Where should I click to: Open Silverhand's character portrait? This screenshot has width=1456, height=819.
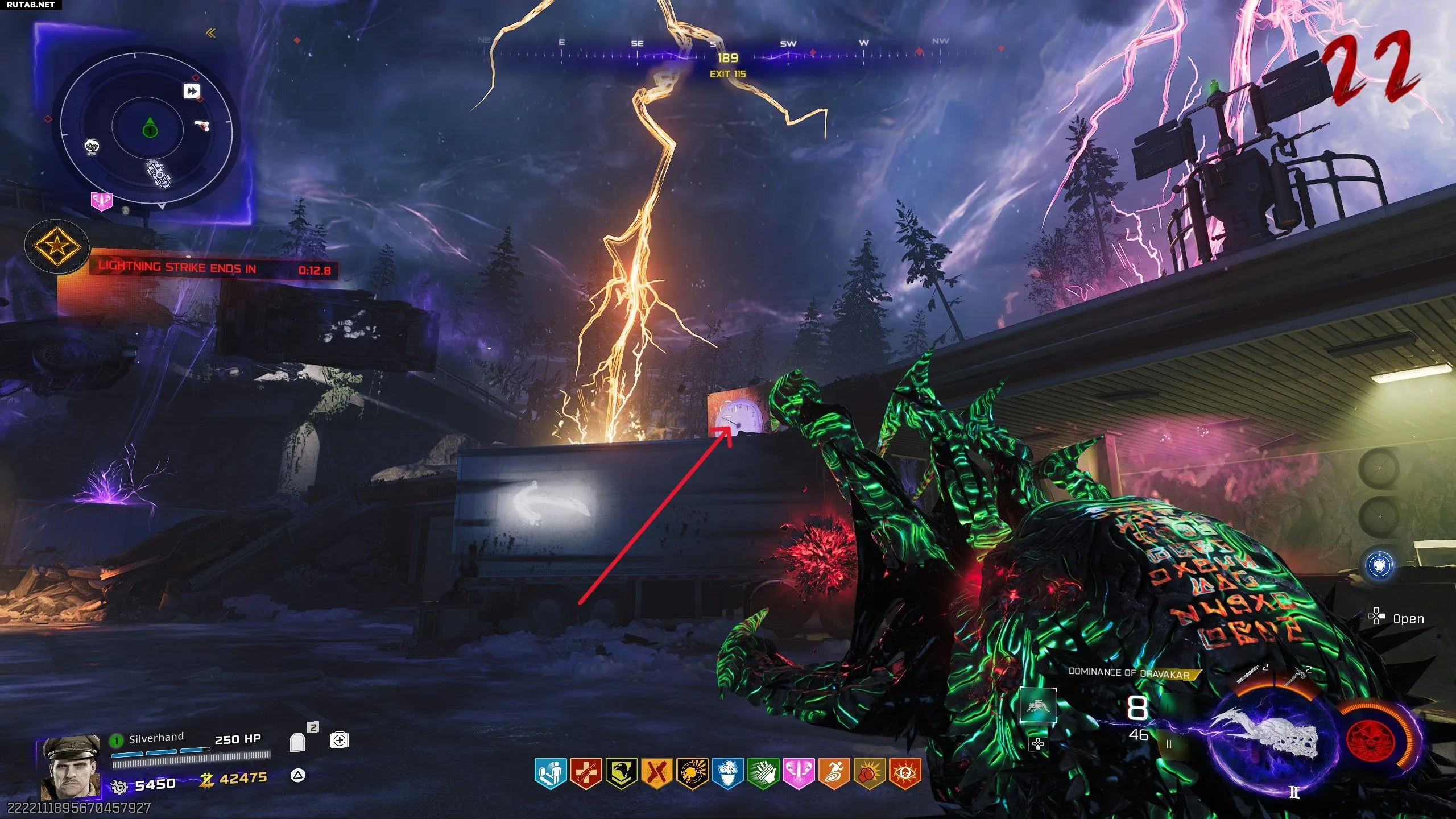coord(70,767)
